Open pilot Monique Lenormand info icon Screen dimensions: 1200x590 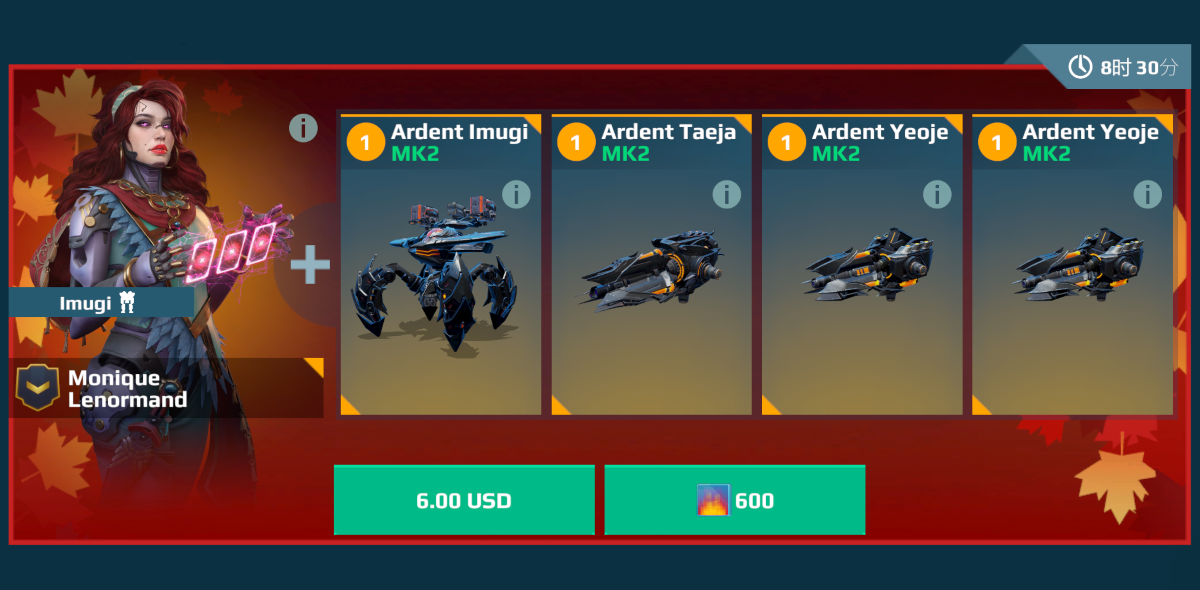click(303, 128)
